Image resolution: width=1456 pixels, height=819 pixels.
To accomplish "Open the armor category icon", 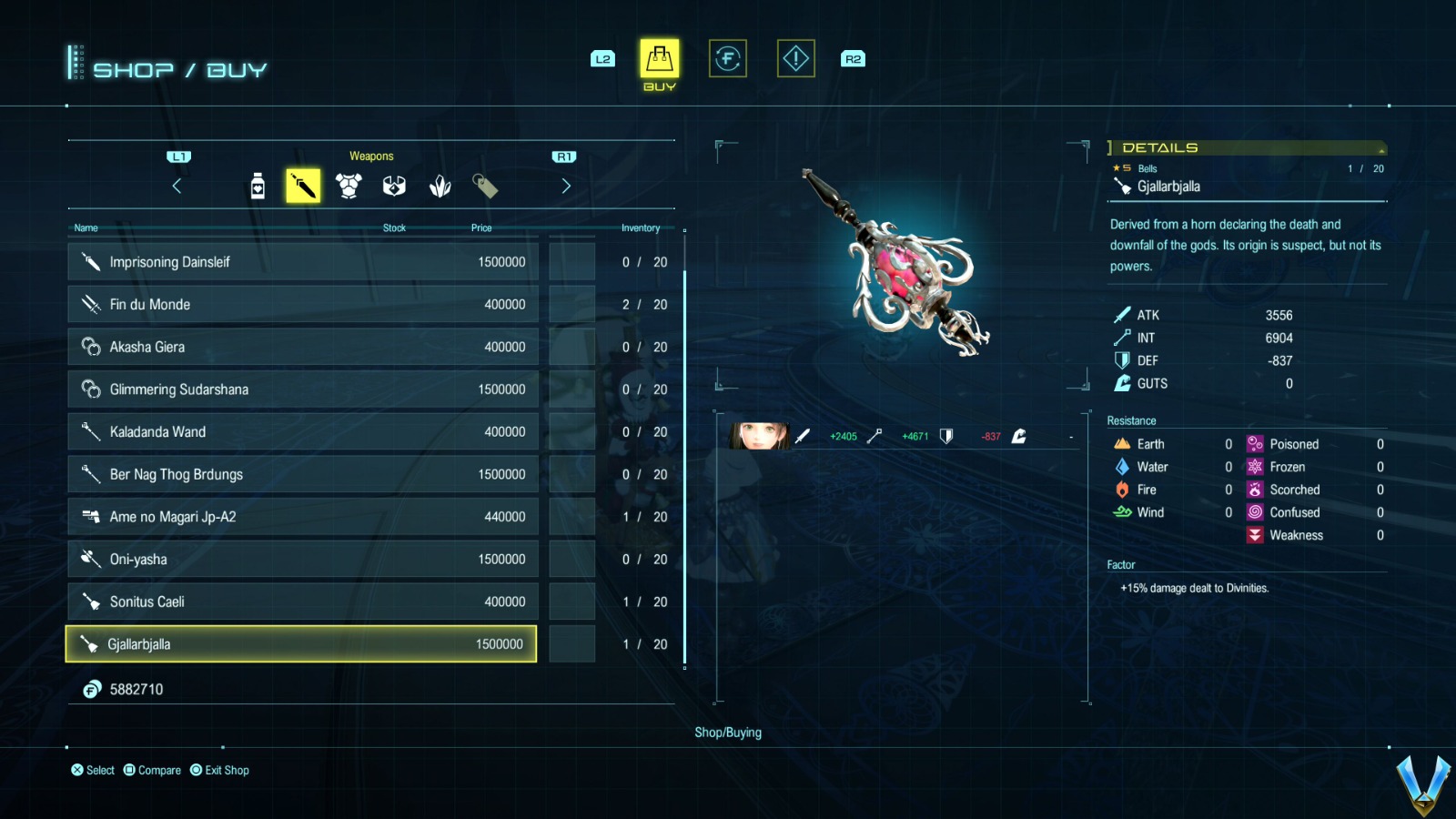I will (x=349, y=185).
